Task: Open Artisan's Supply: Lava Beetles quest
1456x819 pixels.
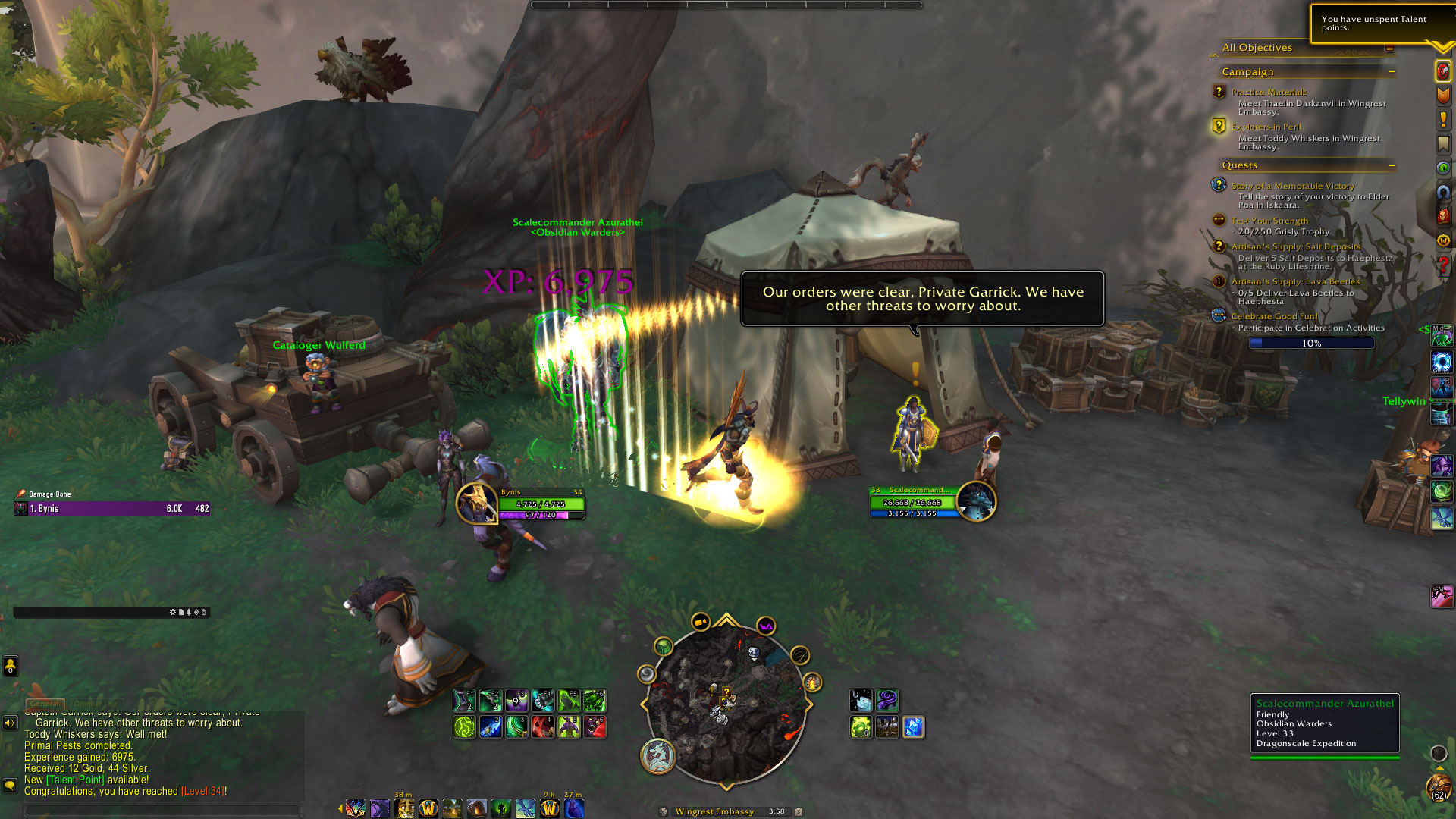Action: [1295, 281]
